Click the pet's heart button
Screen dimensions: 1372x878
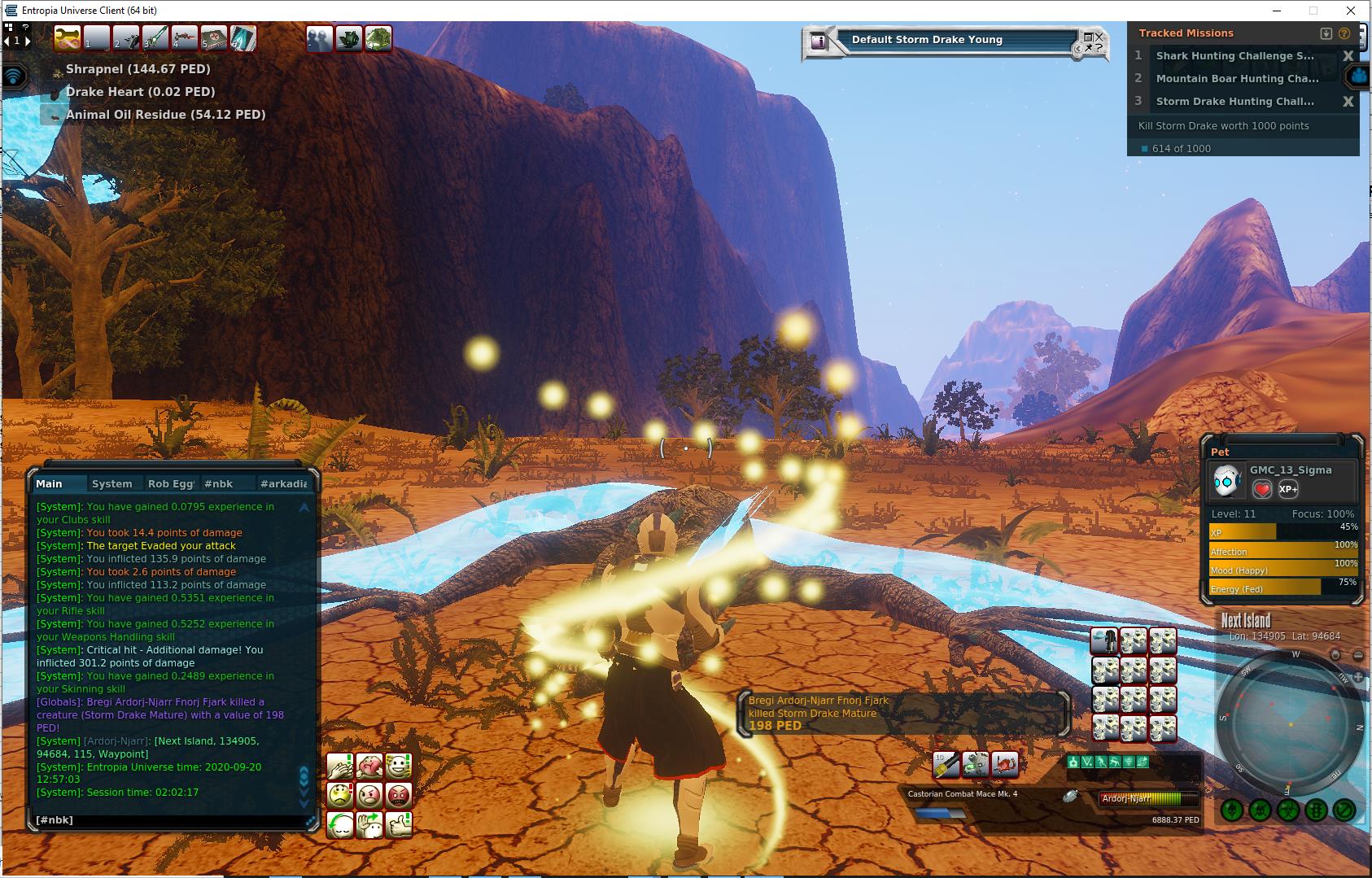1261,489
